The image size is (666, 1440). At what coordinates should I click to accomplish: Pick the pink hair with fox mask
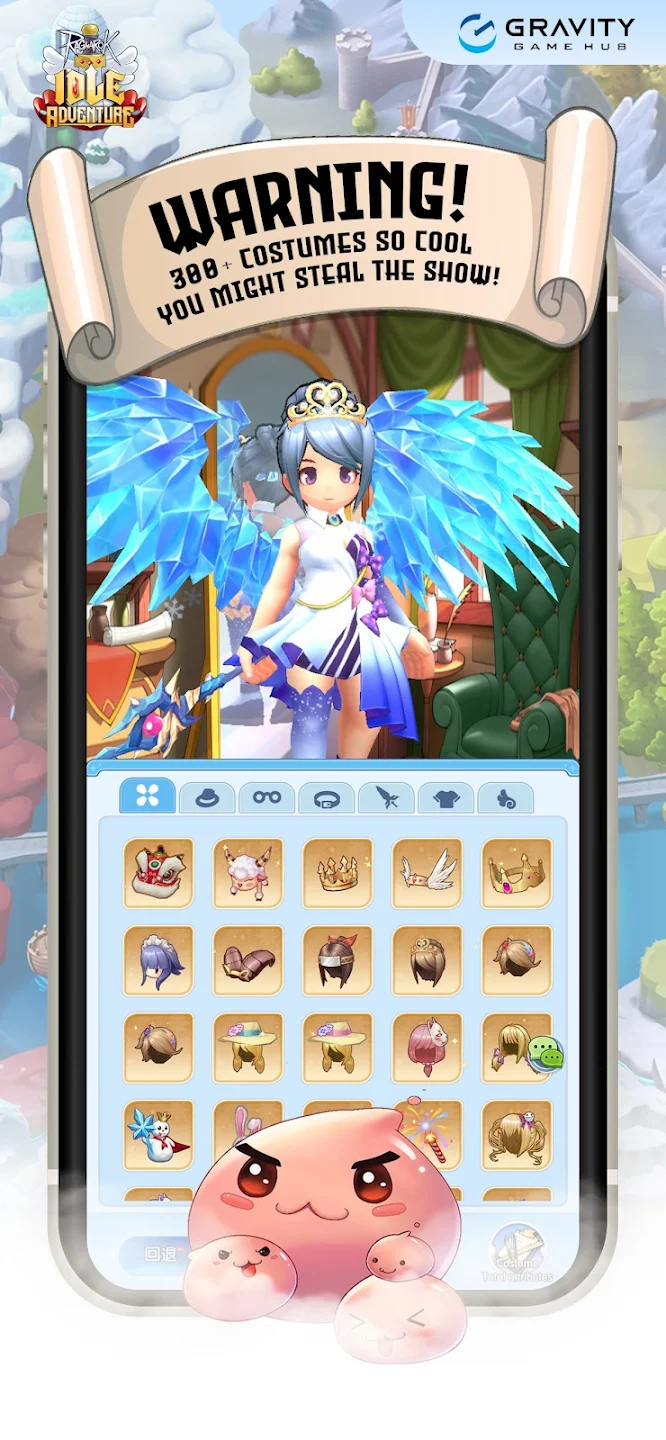pyautogui.click(x=427, y=1047)
